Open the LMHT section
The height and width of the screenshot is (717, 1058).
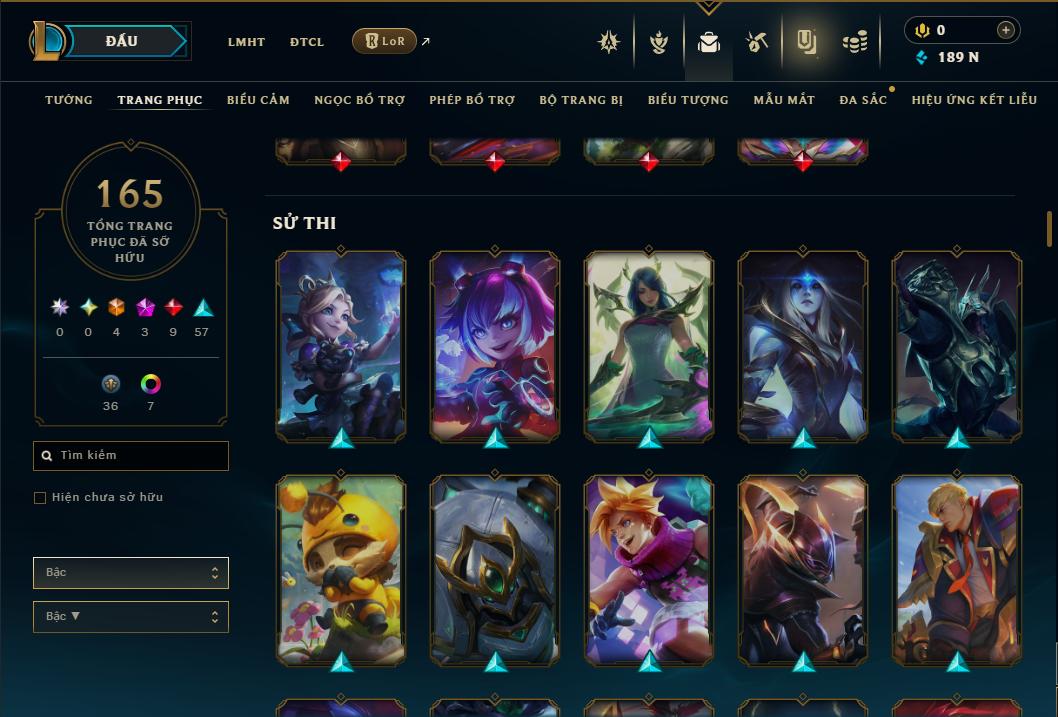[x=246, y=42]
